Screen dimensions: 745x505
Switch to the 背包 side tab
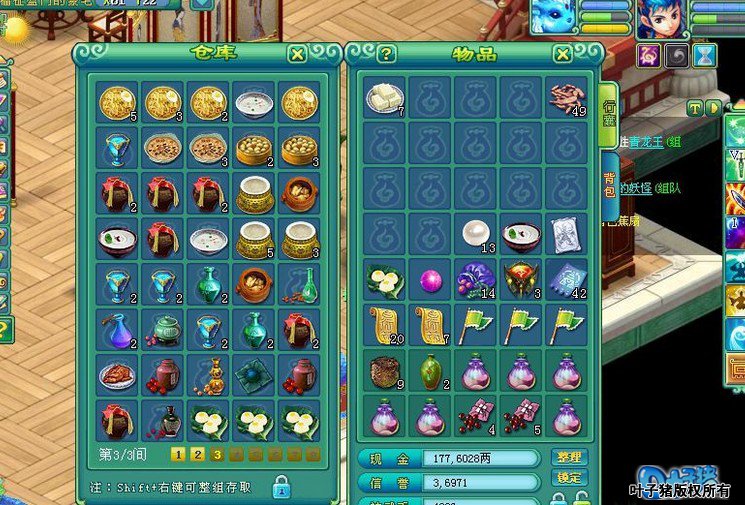pyautogui.click(x=609, y=192)
